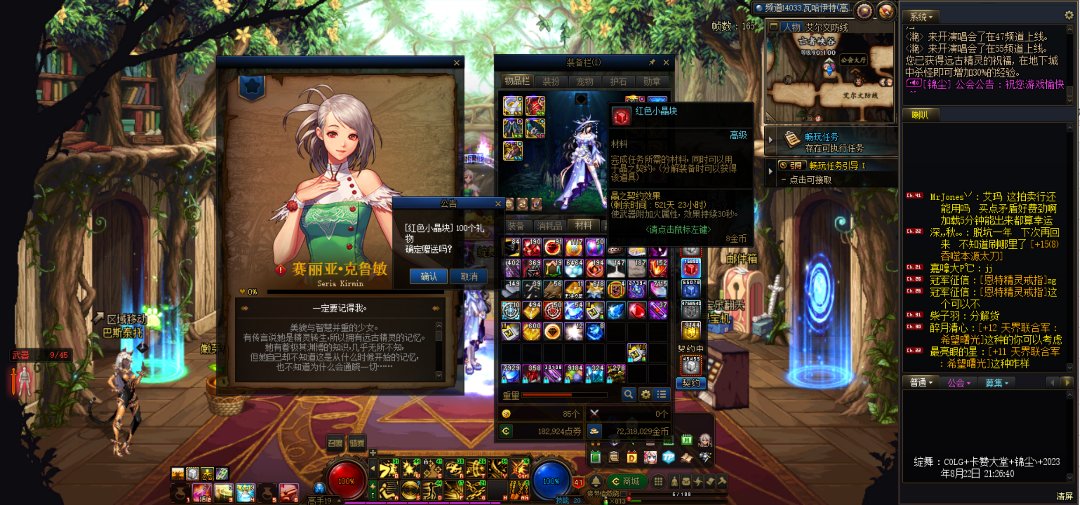Screen dimensions: 1080x505
Task: Close the Seria Kirmin NPC window
Action: [457, 62]
